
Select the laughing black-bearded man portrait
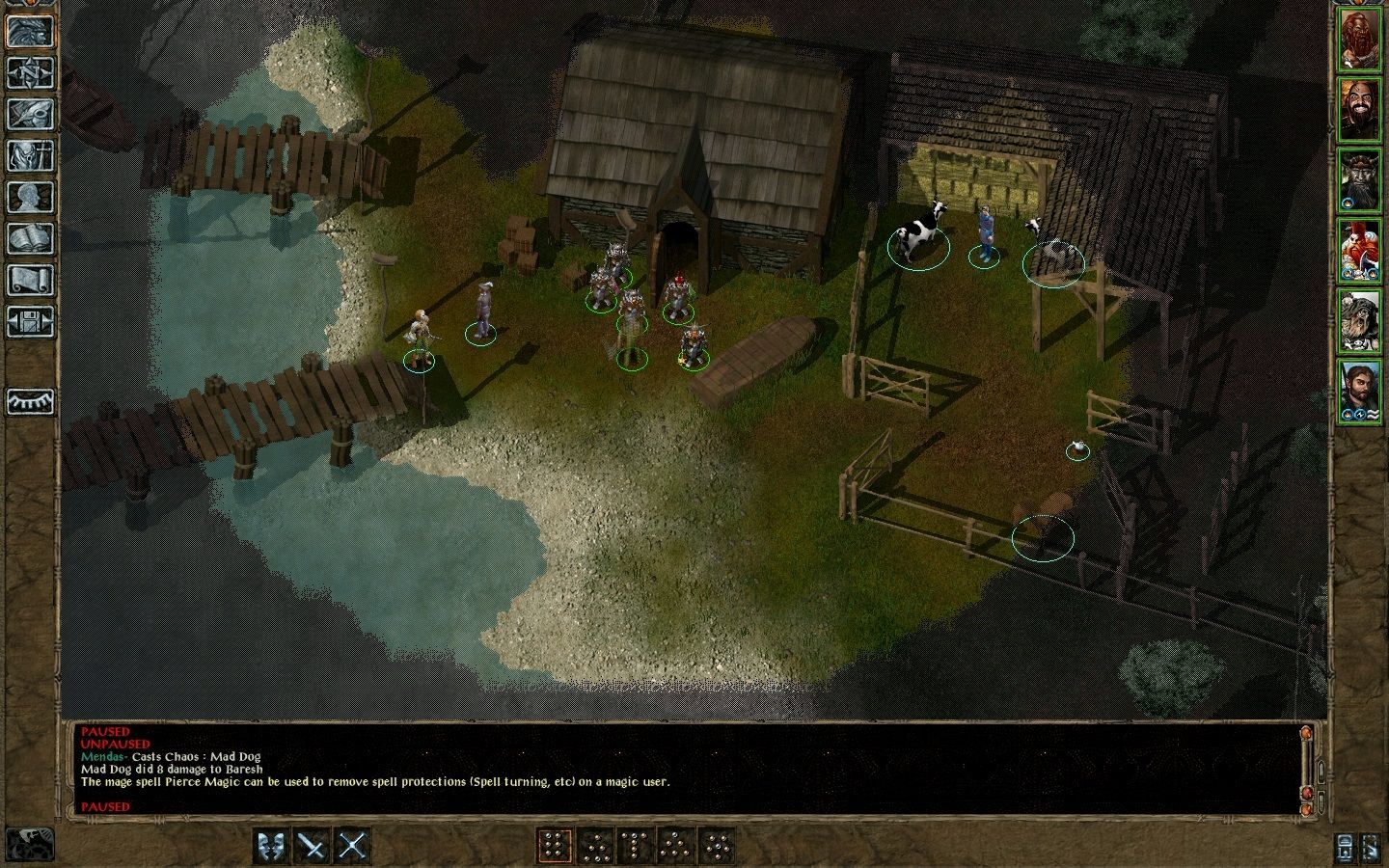1360,109
